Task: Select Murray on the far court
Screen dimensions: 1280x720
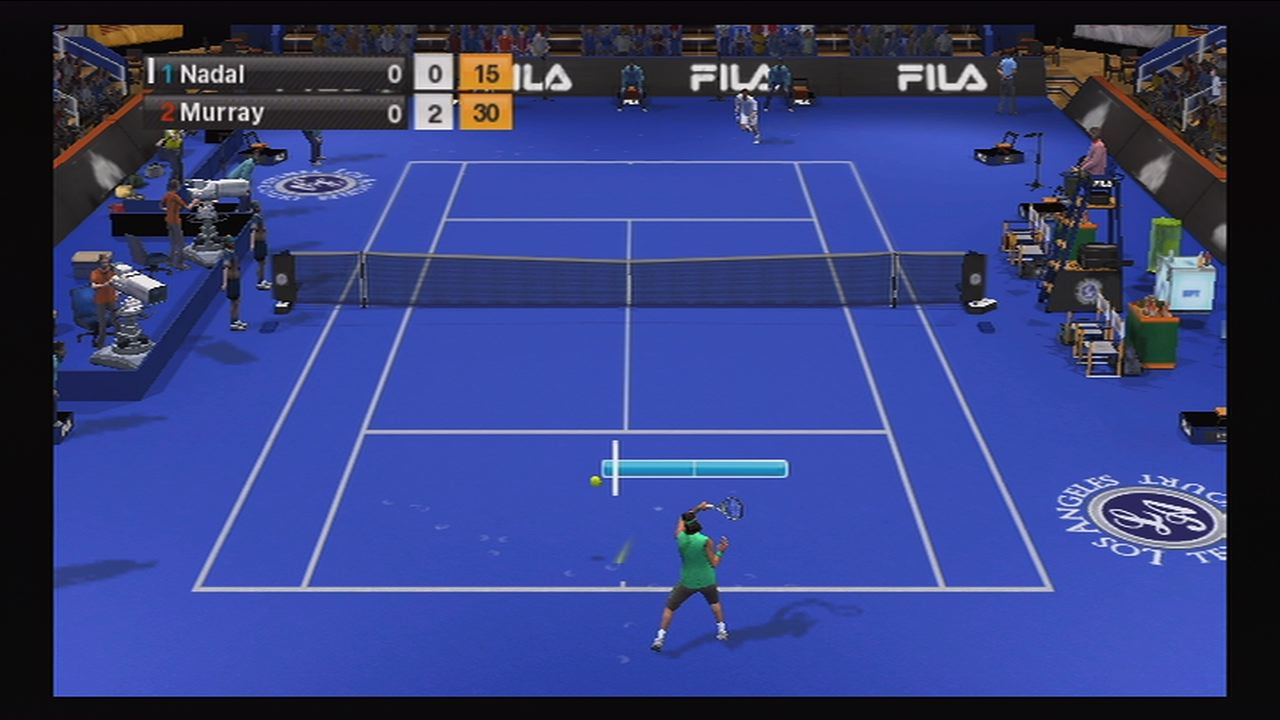Action: pos(745,110)
